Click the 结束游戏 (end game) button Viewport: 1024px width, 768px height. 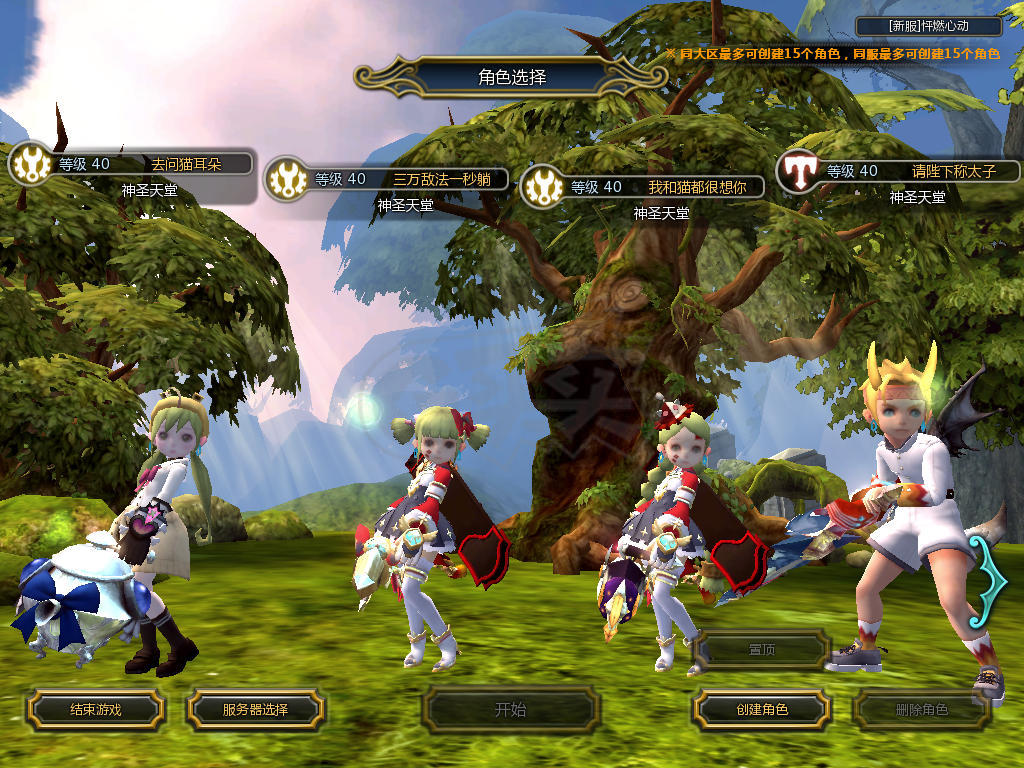tap(95, 710)
